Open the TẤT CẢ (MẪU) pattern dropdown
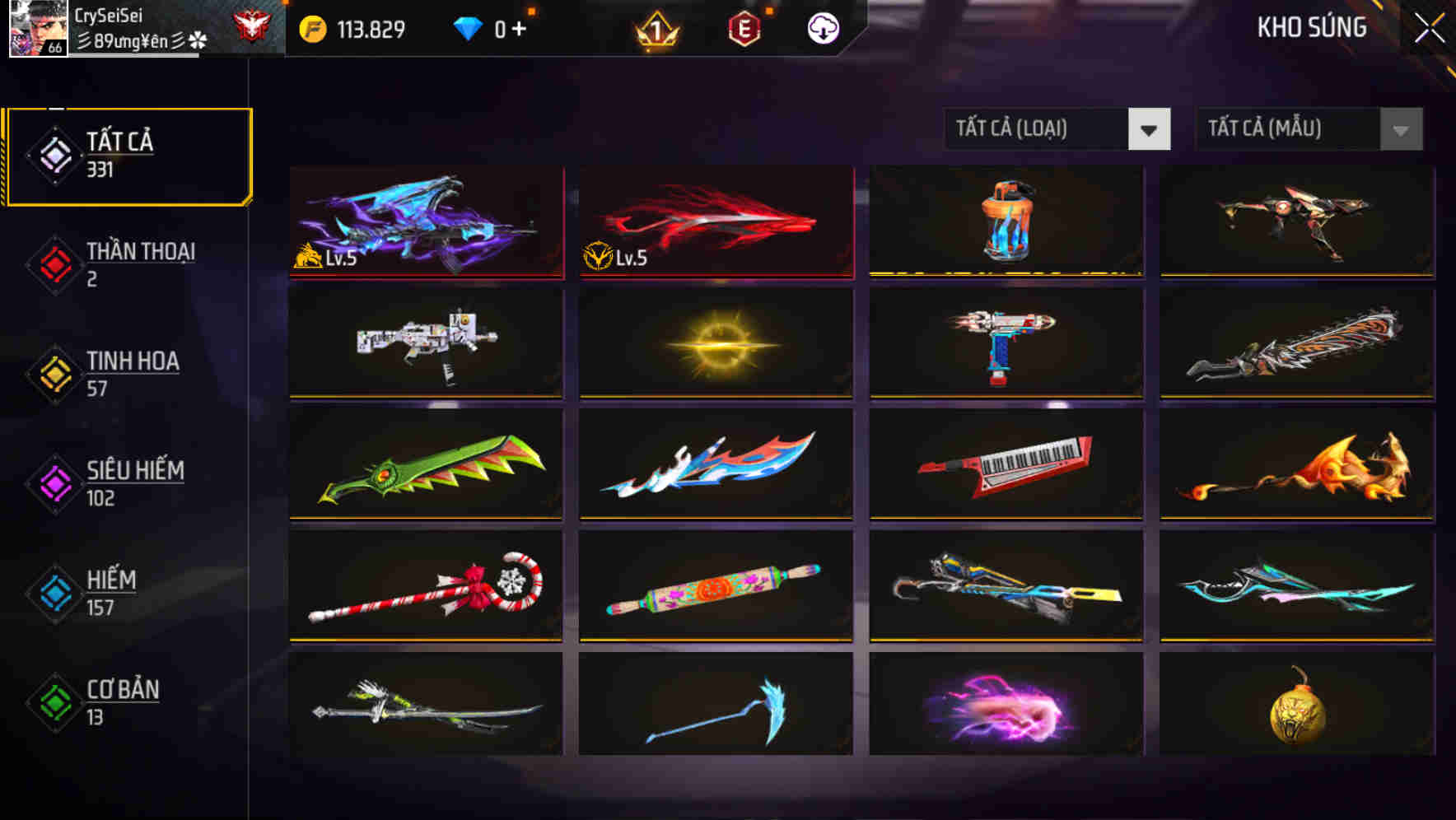 pyautogui.click(x=1308, y=129)
